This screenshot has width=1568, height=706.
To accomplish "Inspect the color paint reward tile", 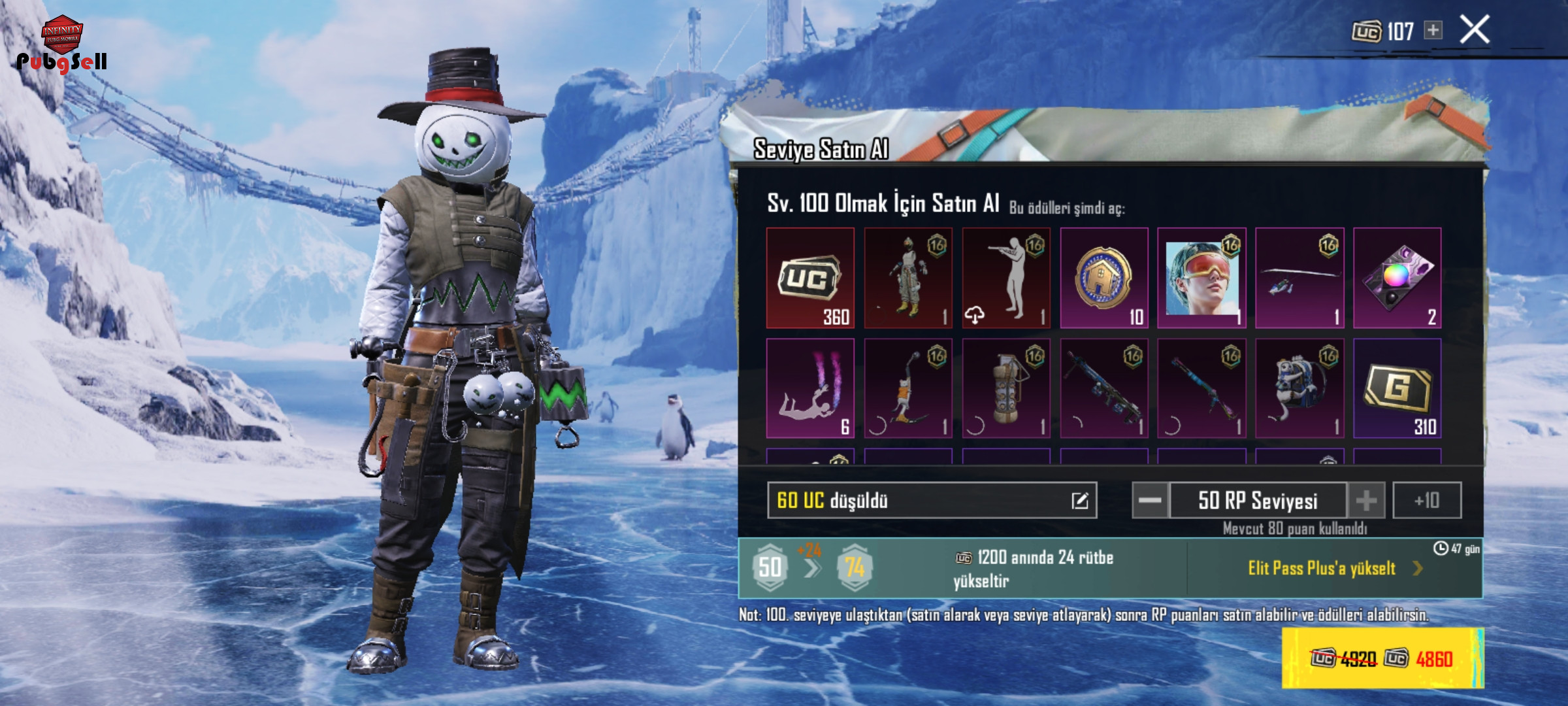I will click(1397, 278).
